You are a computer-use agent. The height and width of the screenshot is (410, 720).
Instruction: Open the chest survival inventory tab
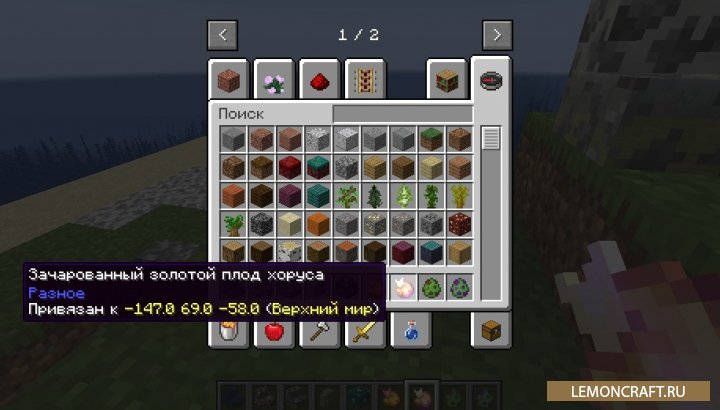491,330
